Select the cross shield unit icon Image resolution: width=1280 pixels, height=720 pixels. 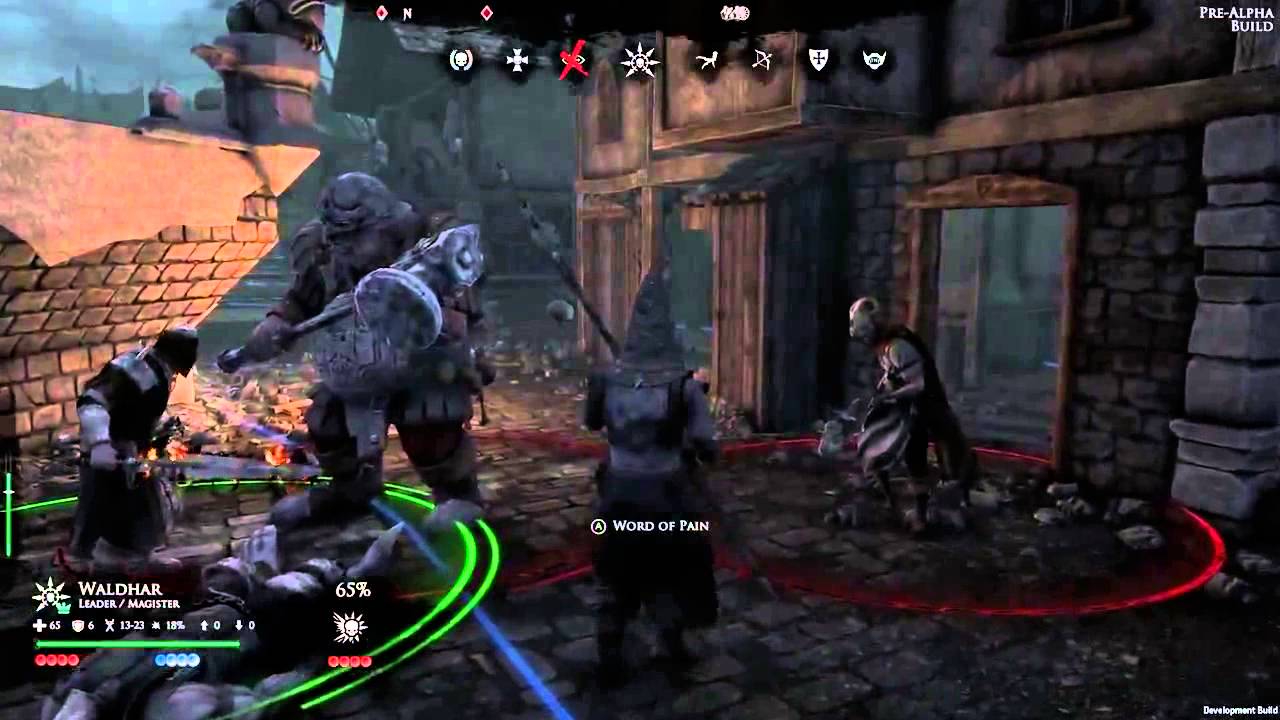click(819, 61)
